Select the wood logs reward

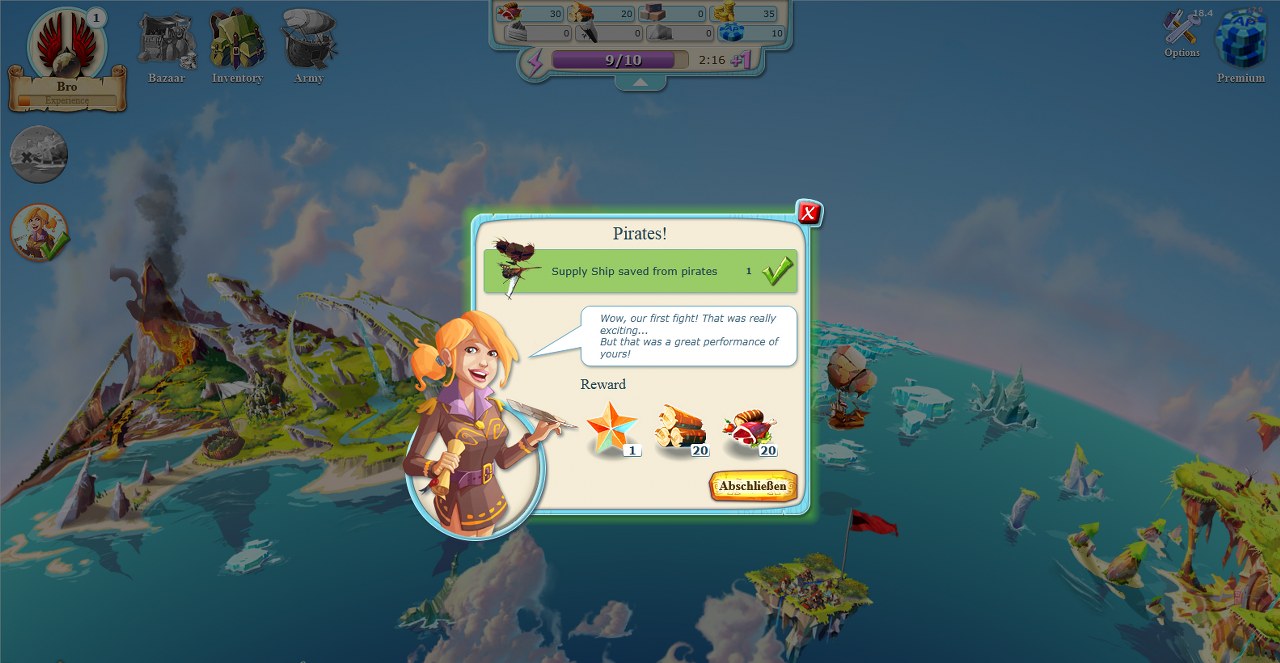681,428
